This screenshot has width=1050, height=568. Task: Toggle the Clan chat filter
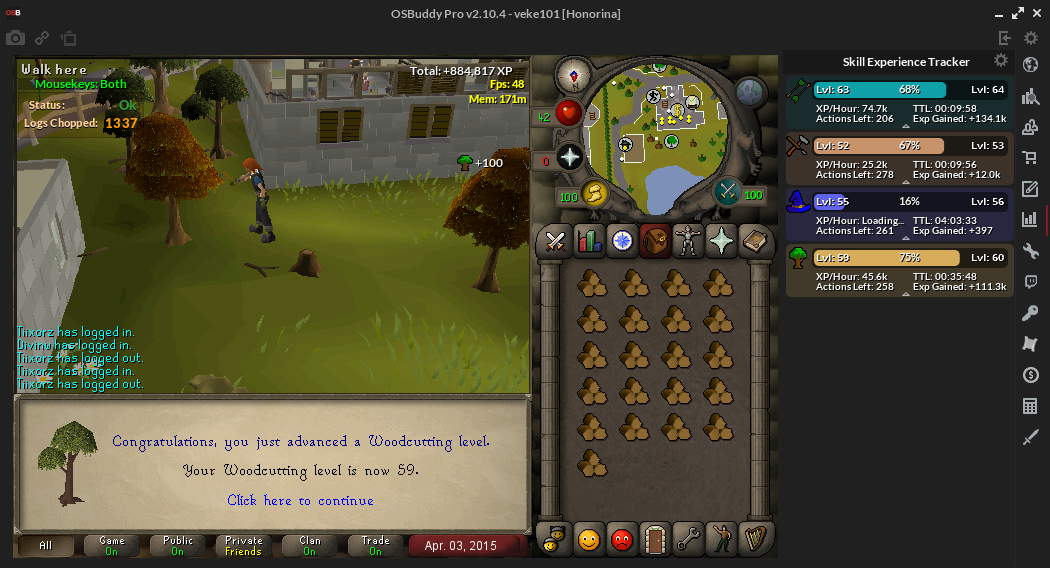[310, 546]
